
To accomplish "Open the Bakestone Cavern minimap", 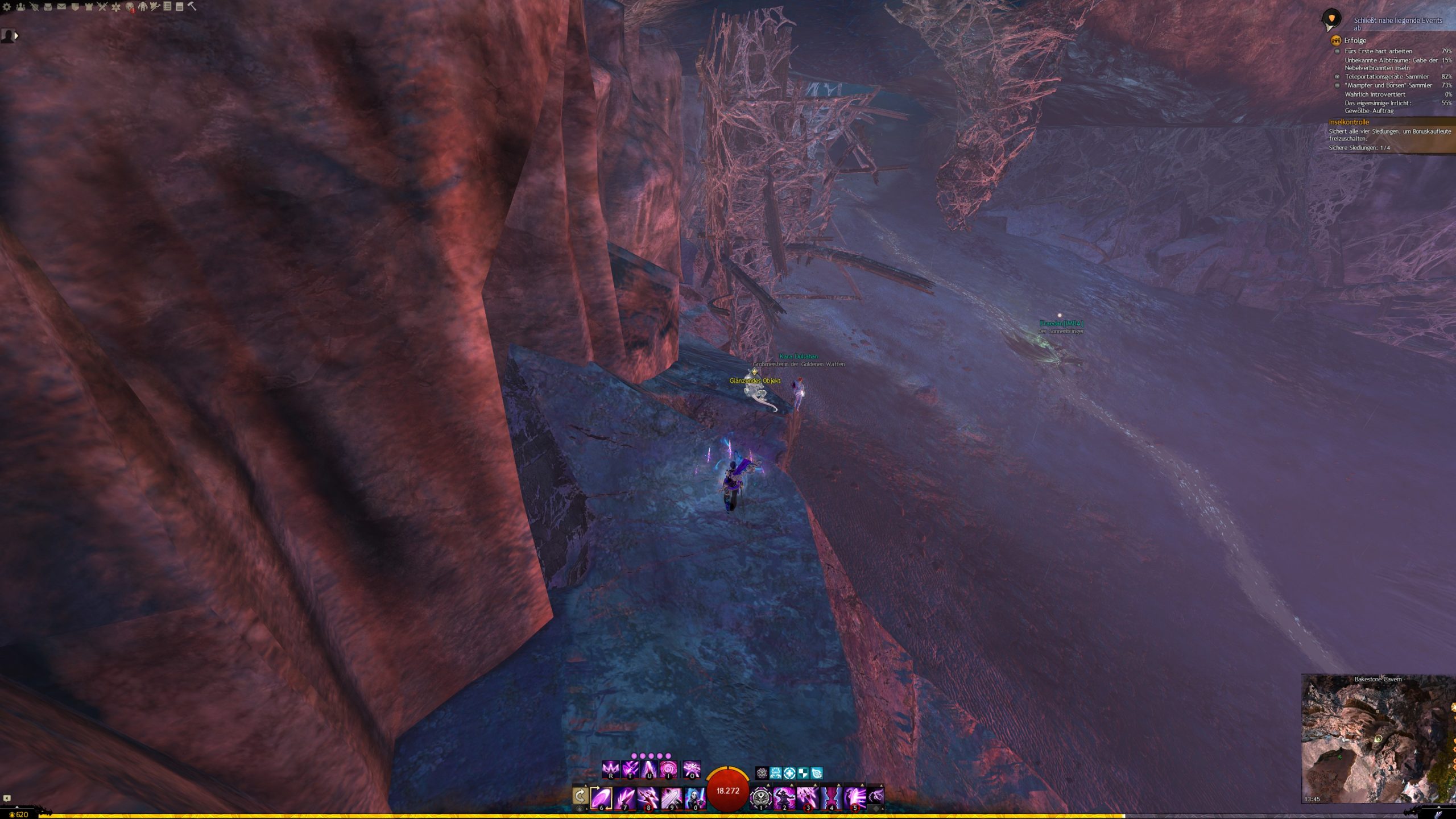I will [1378, 738].
